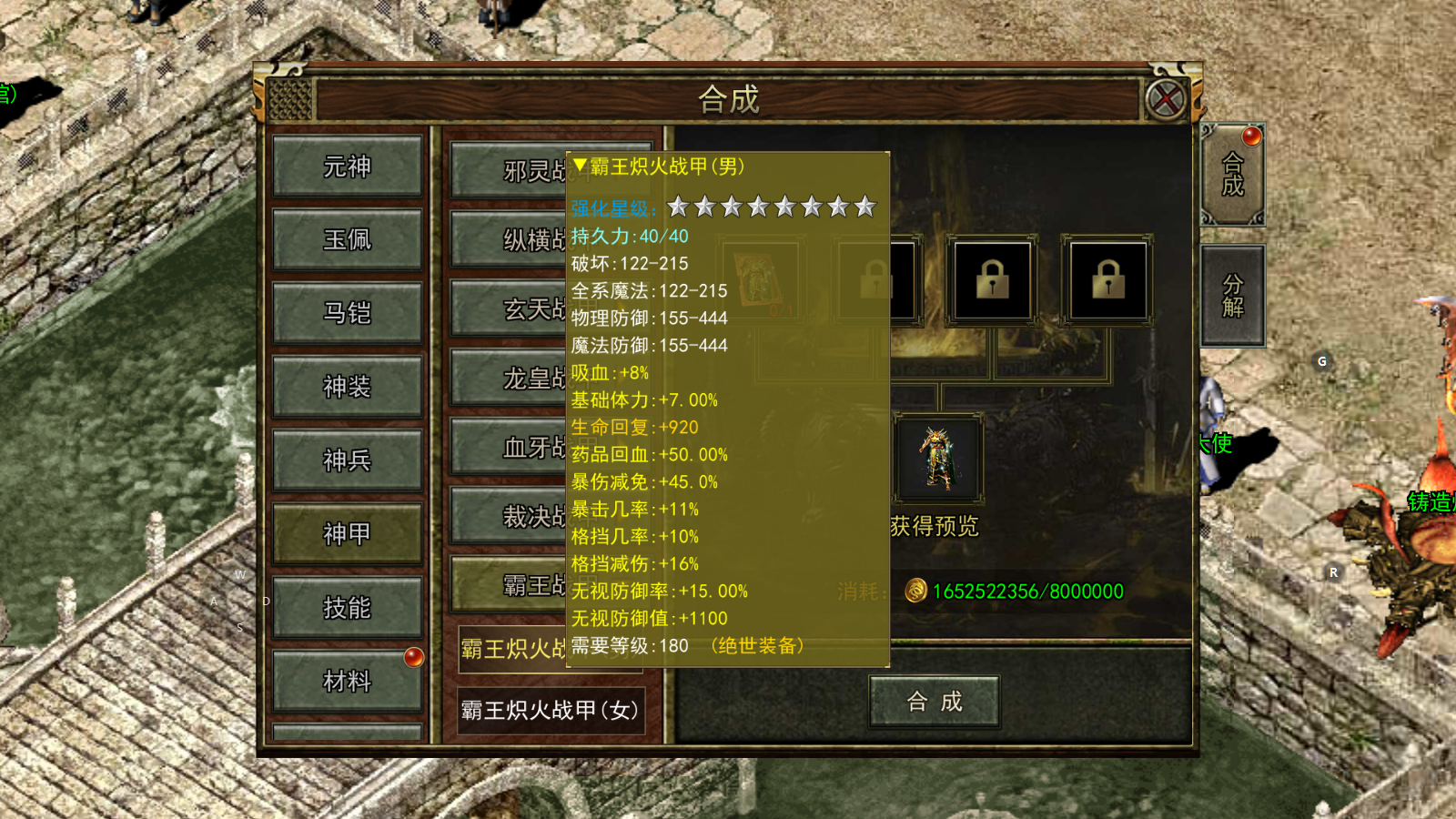This screenshot has height=819, width=1456.
Task: Close the 合成 crafting window
Action: [x=1166, y=99]
